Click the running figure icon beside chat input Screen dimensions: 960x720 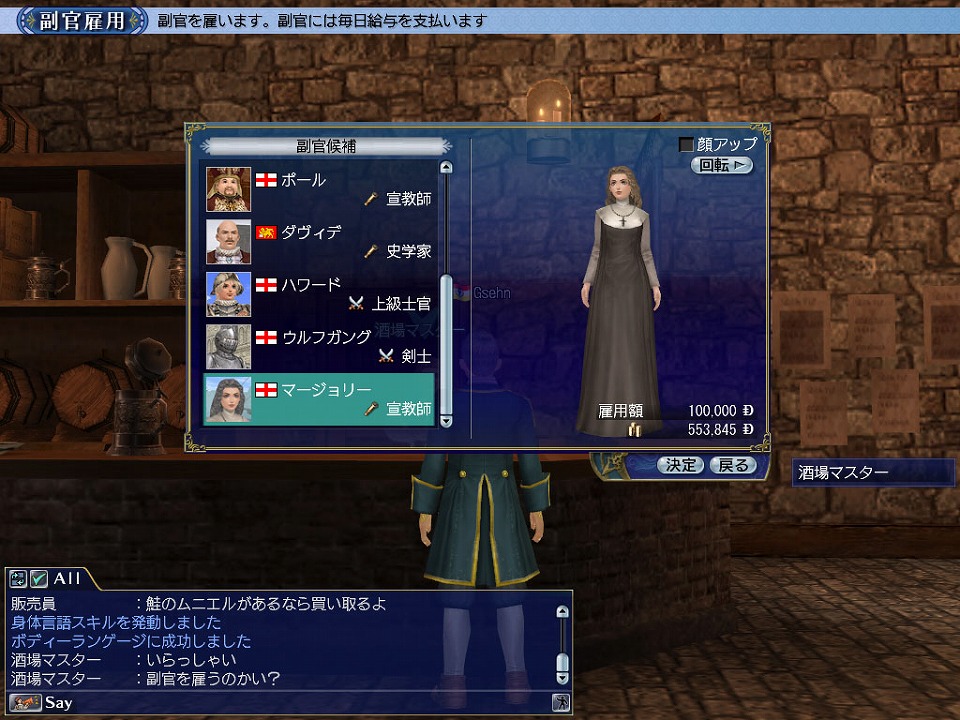pos(562,703)
